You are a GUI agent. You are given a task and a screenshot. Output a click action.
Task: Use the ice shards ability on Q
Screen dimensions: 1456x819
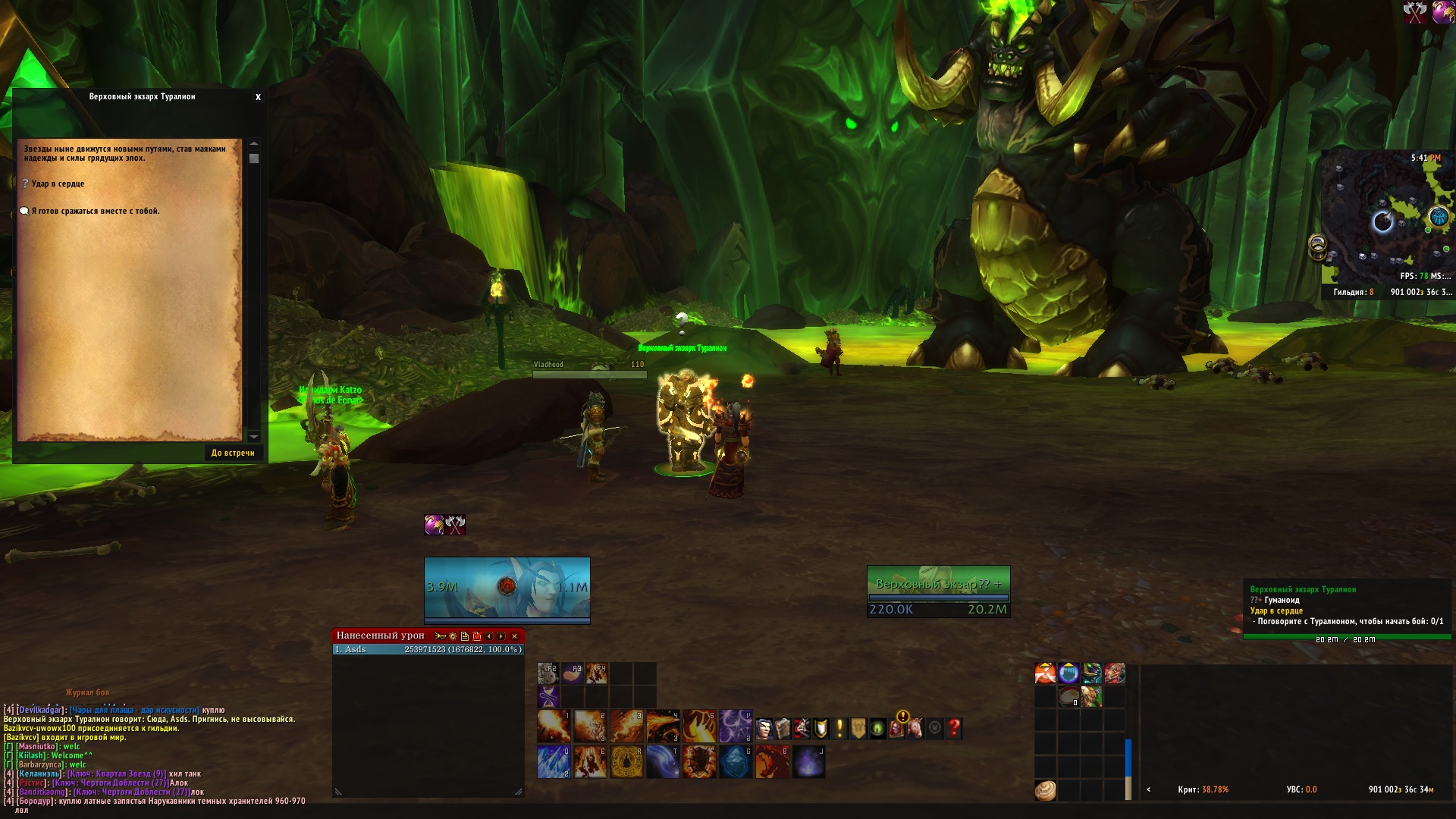553,762
